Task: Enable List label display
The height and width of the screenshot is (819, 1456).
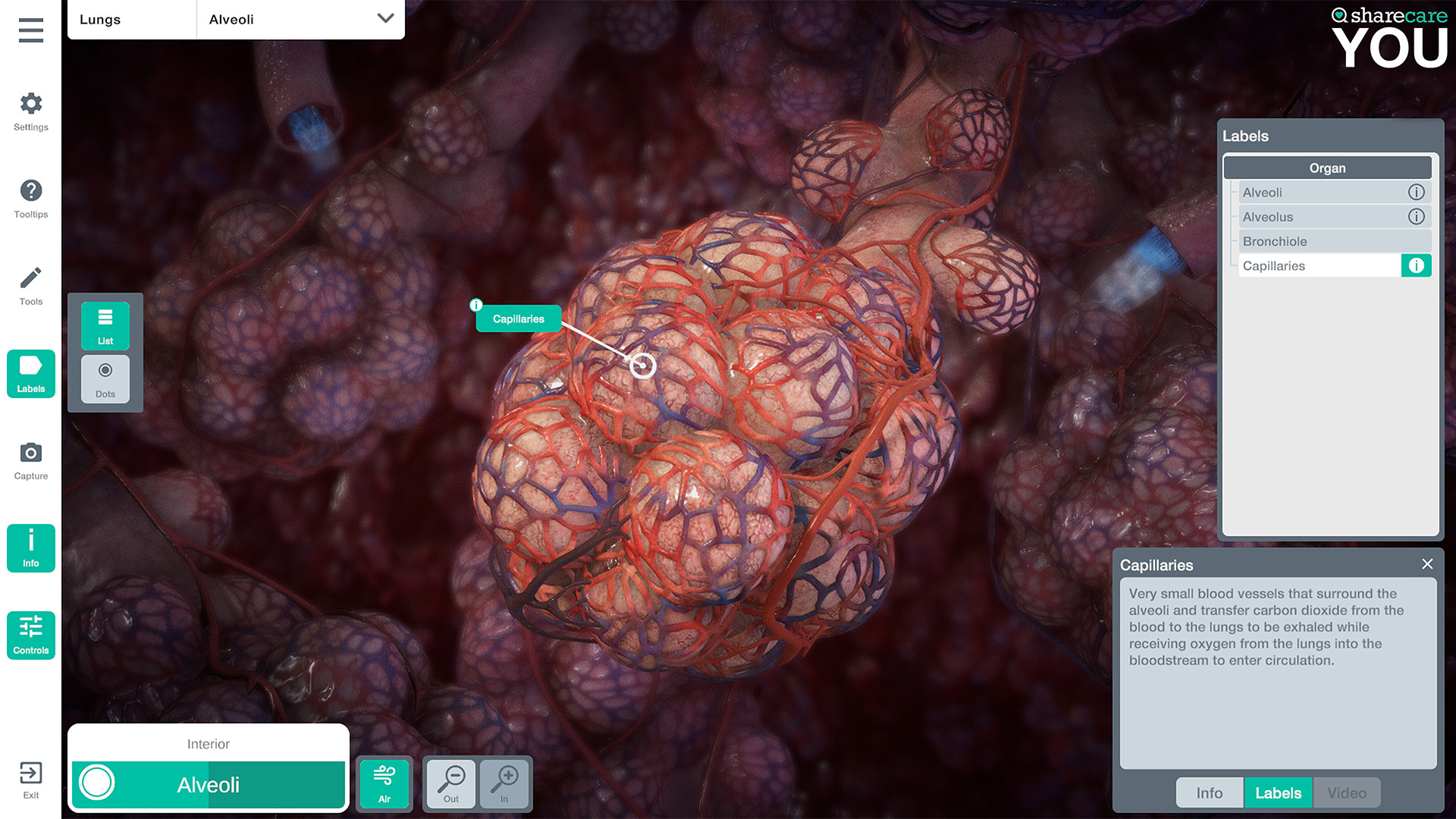Action: click(x=105, y=325)
